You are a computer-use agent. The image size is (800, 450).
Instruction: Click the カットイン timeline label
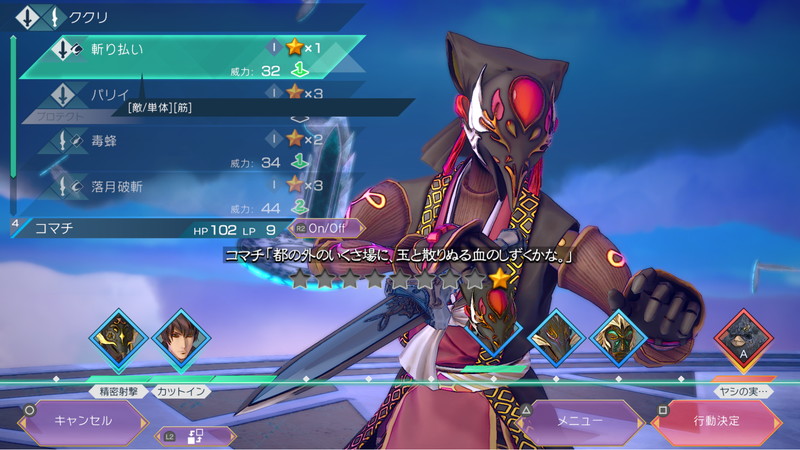[x=182, y=391]
